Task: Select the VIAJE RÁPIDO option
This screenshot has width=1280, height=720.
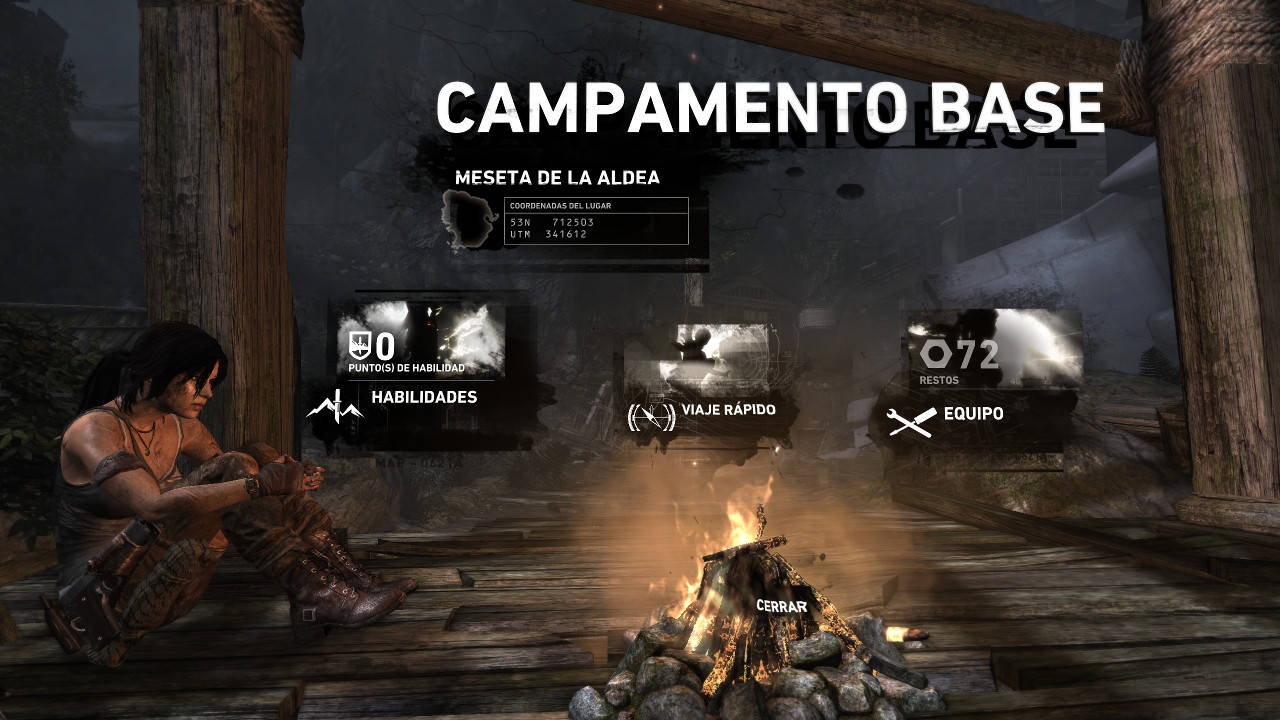Action: (x=728, y=409)
